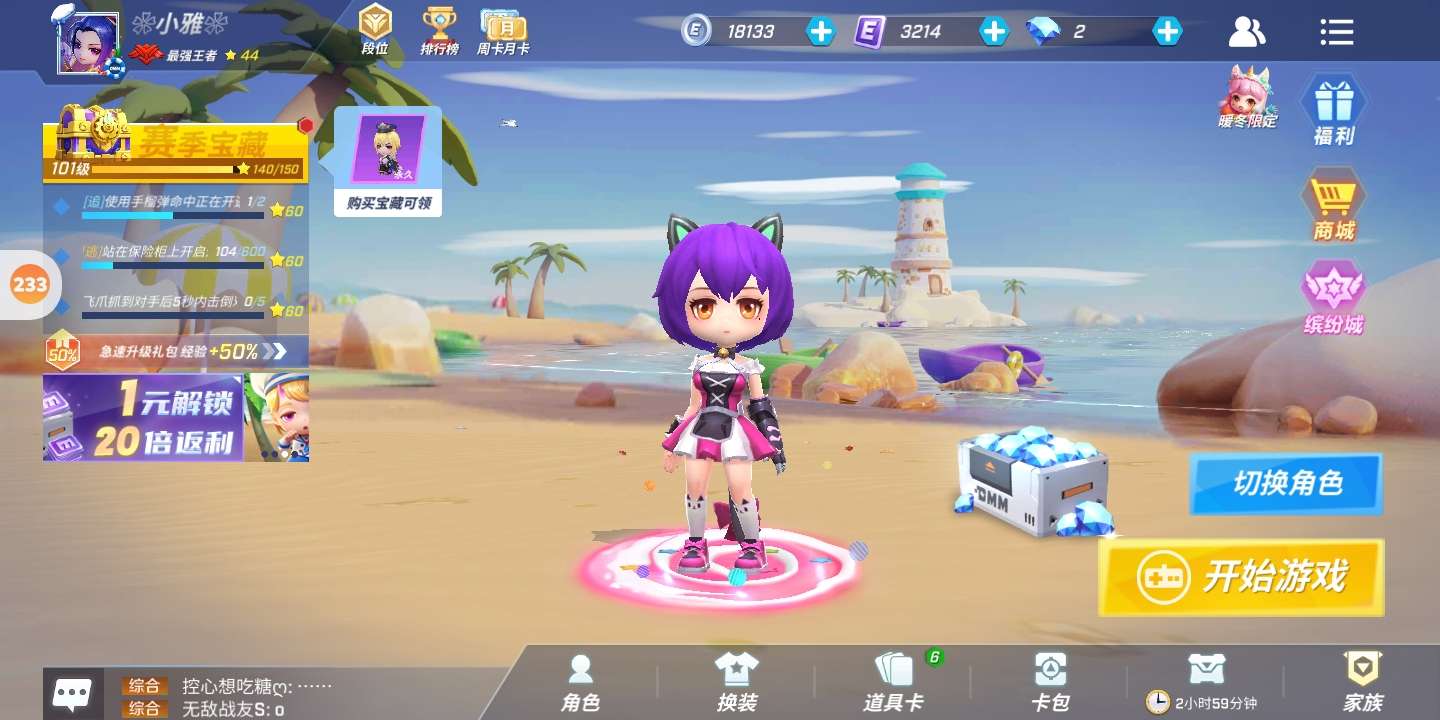The height and width of the screenshot is (720, 1440).
Task: Open the 周卡月卡 subscription cards
Action: pos(502,30)
